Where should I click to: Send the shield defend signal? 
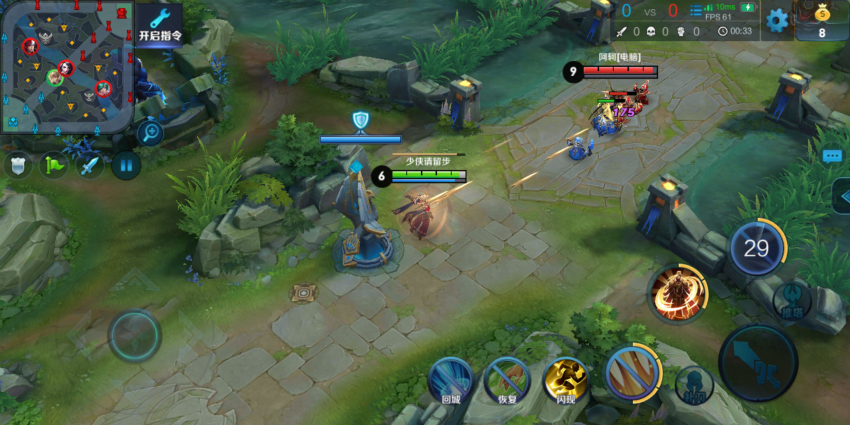[17, 165]
